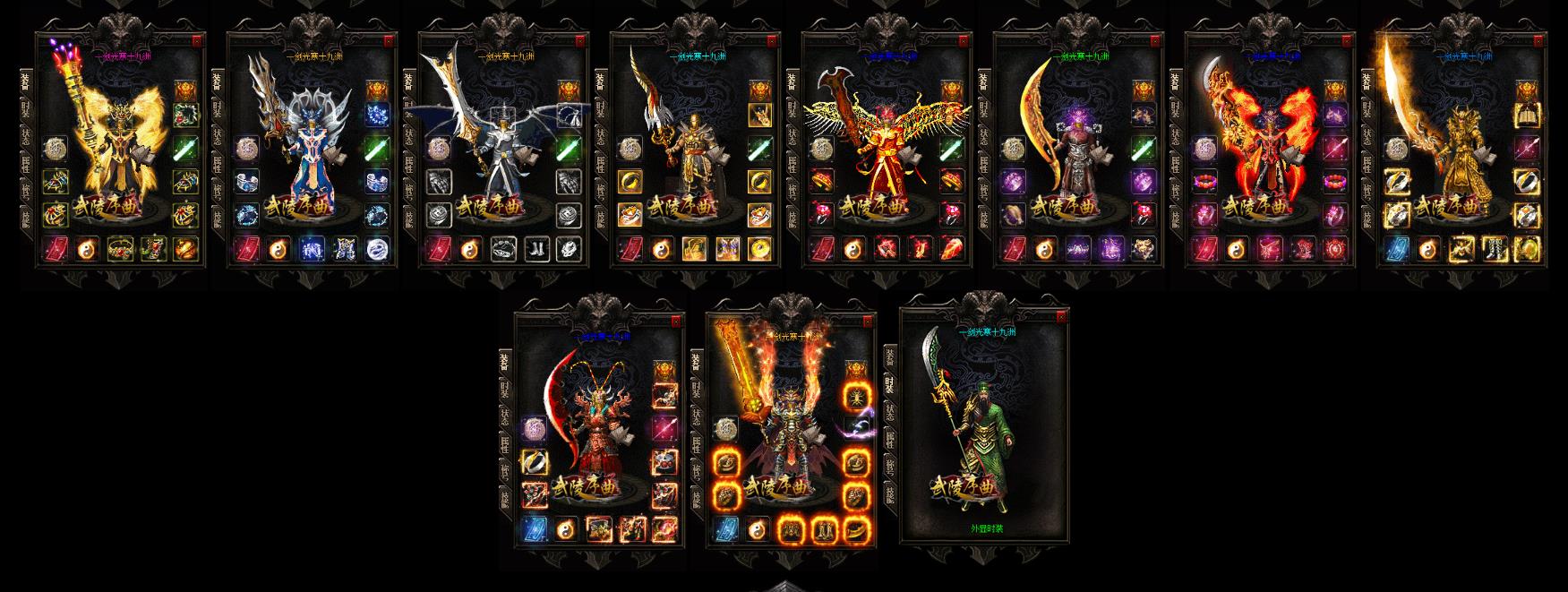Open 状态 tab on the Guan Yu panel
The height and width of the screenshot is (592, 1568).
click(x=889, y=413)
